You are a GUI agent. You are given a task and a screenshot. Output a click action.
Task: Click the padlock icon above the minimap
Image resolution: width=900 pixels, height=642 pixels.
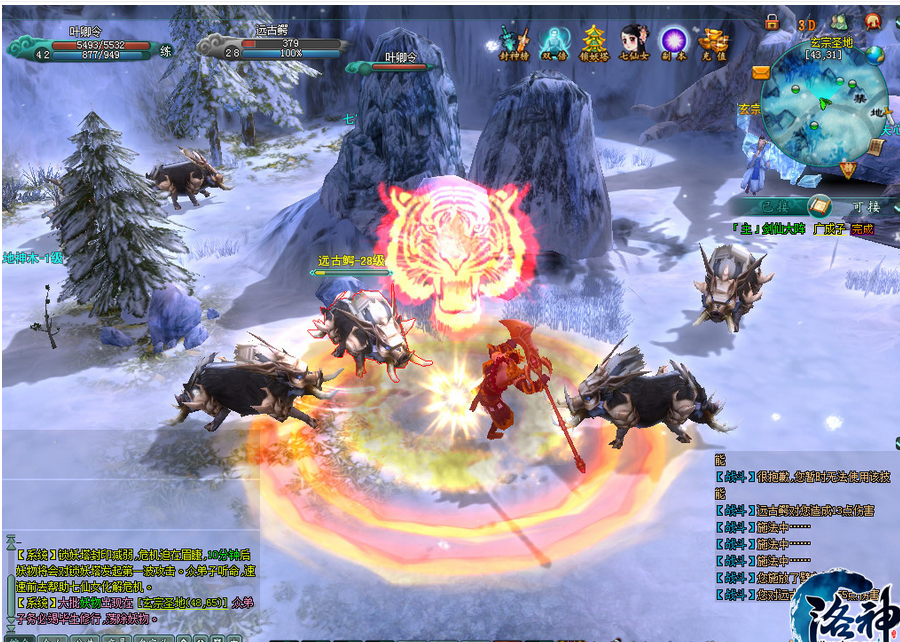coord(772,21)
